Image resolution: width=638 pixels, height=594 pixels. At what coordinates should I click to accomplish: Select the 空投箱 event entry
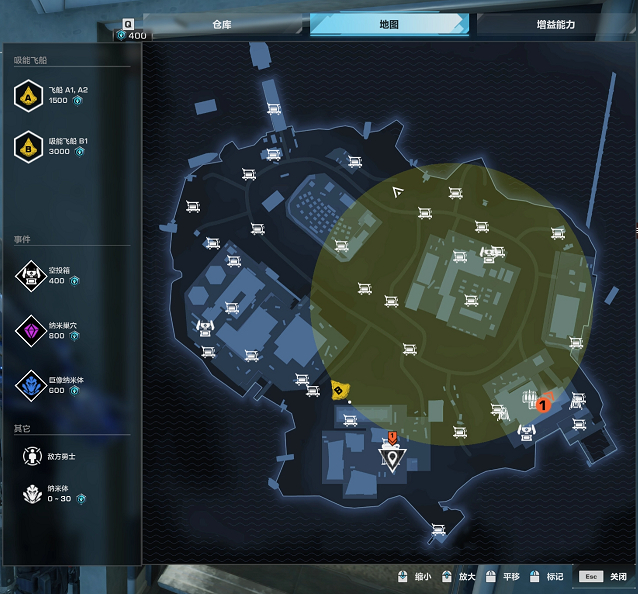[x=55, y=275]
